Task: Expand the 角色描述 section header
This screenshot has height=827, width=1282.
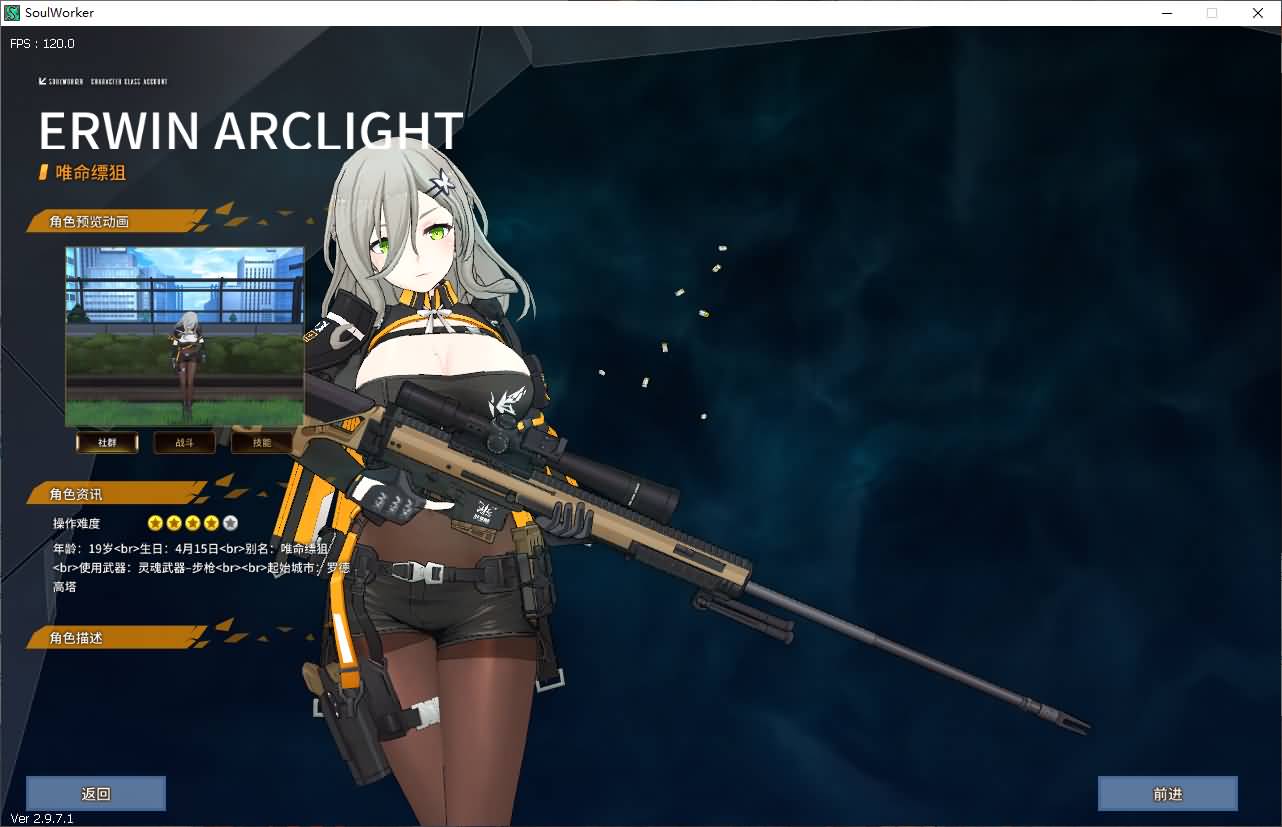Action: click(x=78, y=637)
